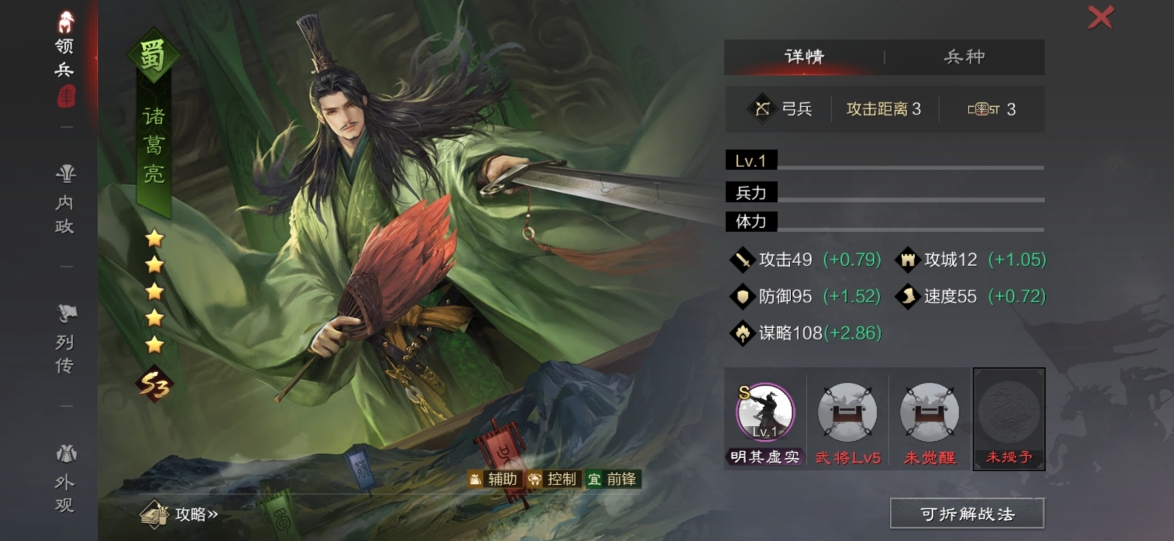Image resolution: width=1174 pixels, height=541 pixels.
Task: Click the 可拆解战法 button
Action: (967, 514)
